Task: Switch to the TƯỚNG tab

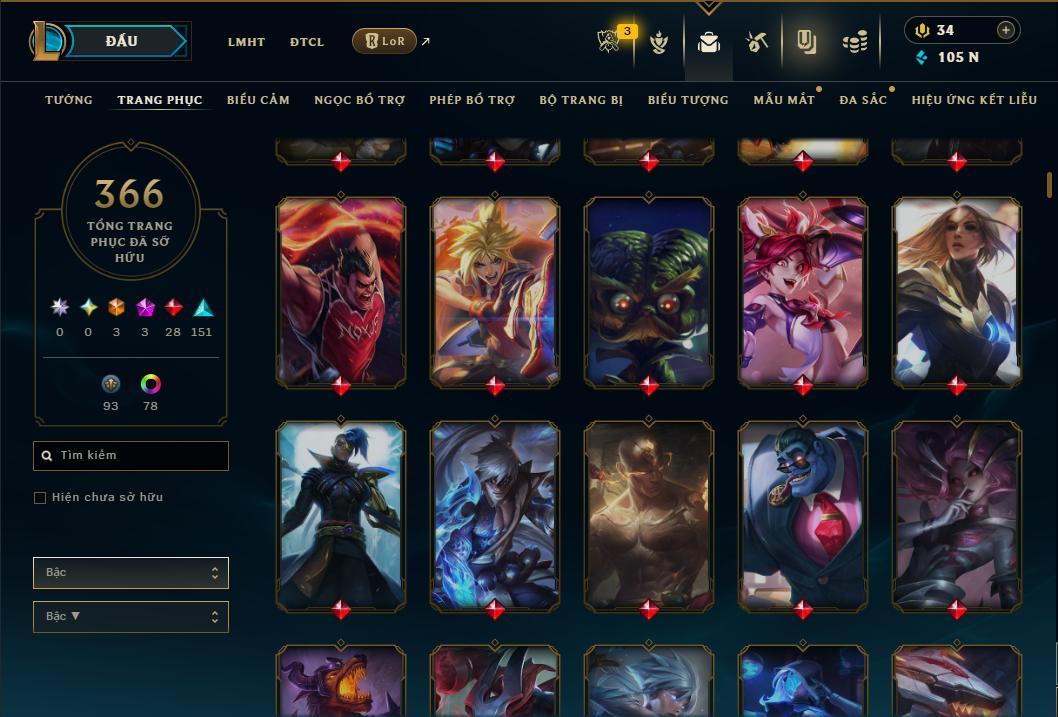Action: click(x=69, y=100)
